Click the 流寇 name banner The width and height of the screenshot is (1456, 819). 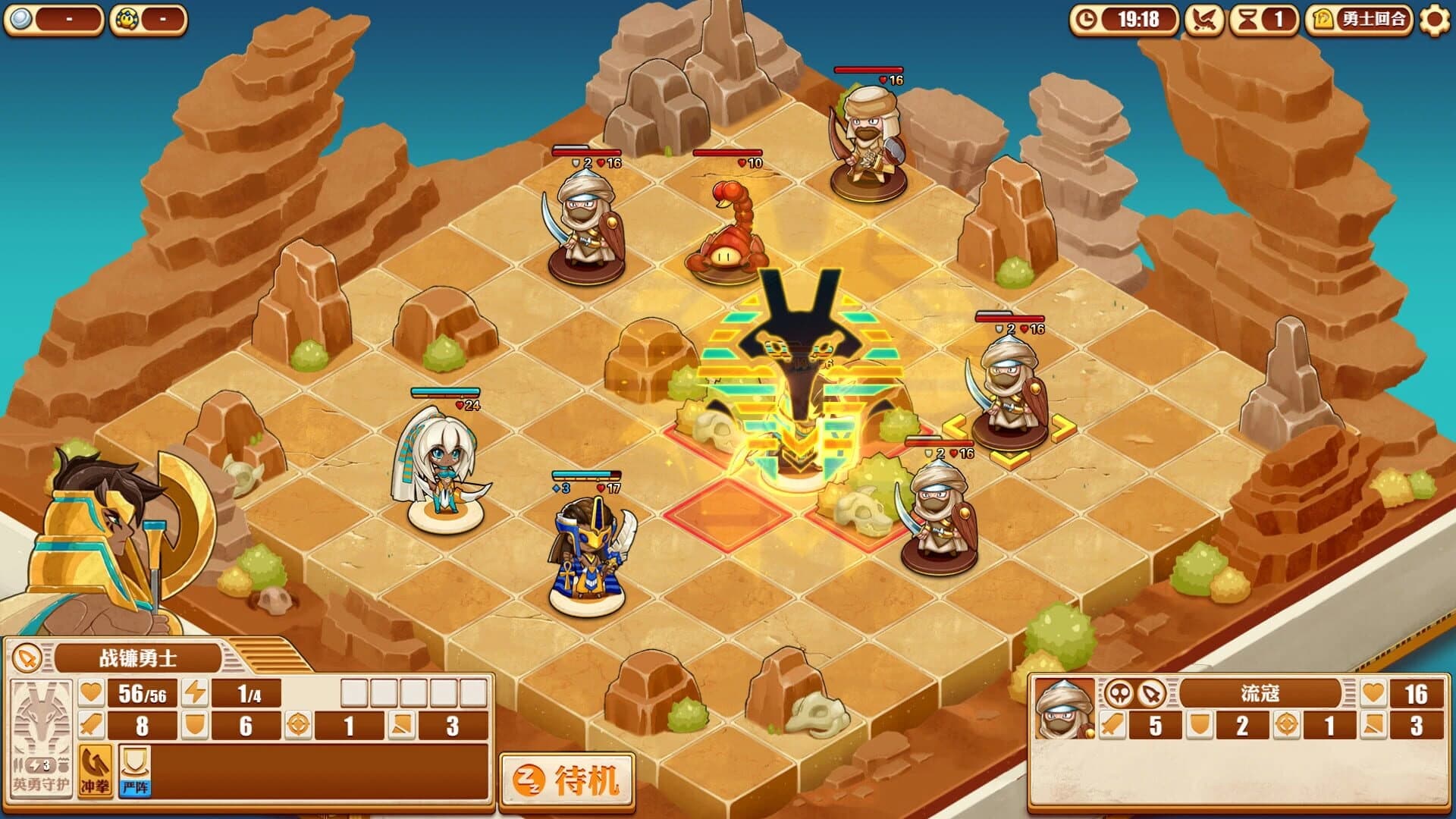(1260, 692)
